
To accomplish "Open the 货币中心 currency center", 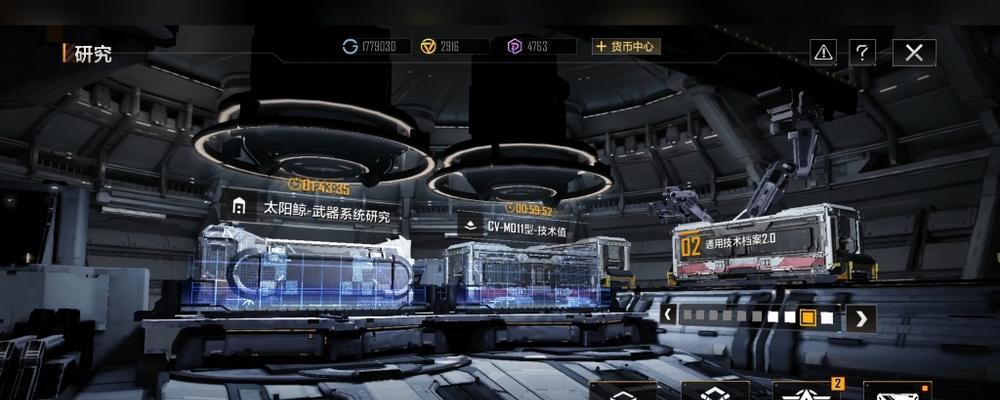I will point(626,46).
